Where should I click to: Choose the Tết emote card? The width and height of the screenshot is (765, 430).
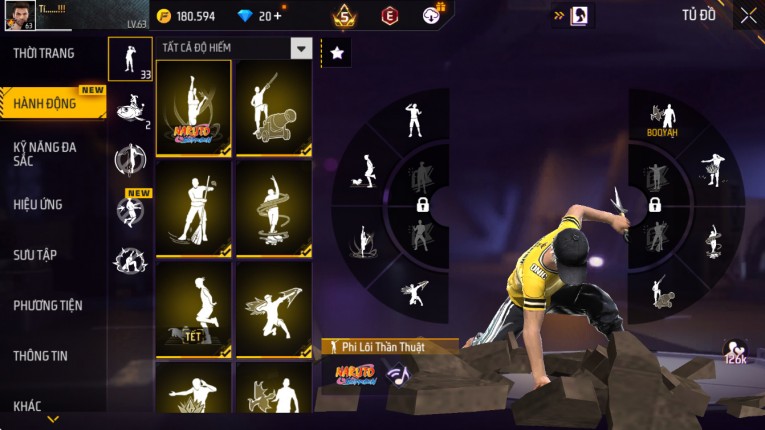[x=193, y=309]
